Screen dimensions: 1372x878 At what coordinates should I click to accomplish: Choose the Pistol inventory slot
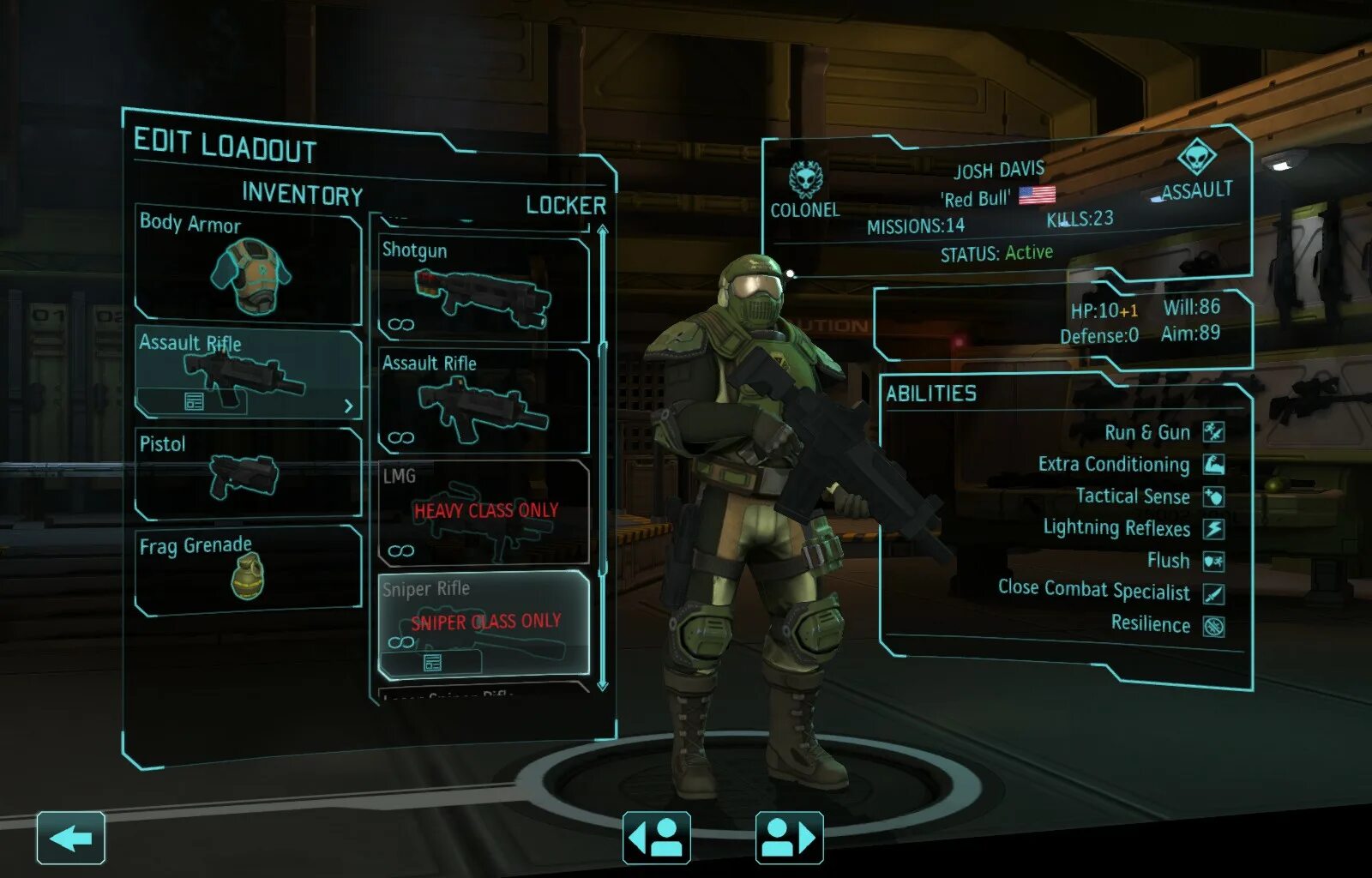[x=248, y=473]
